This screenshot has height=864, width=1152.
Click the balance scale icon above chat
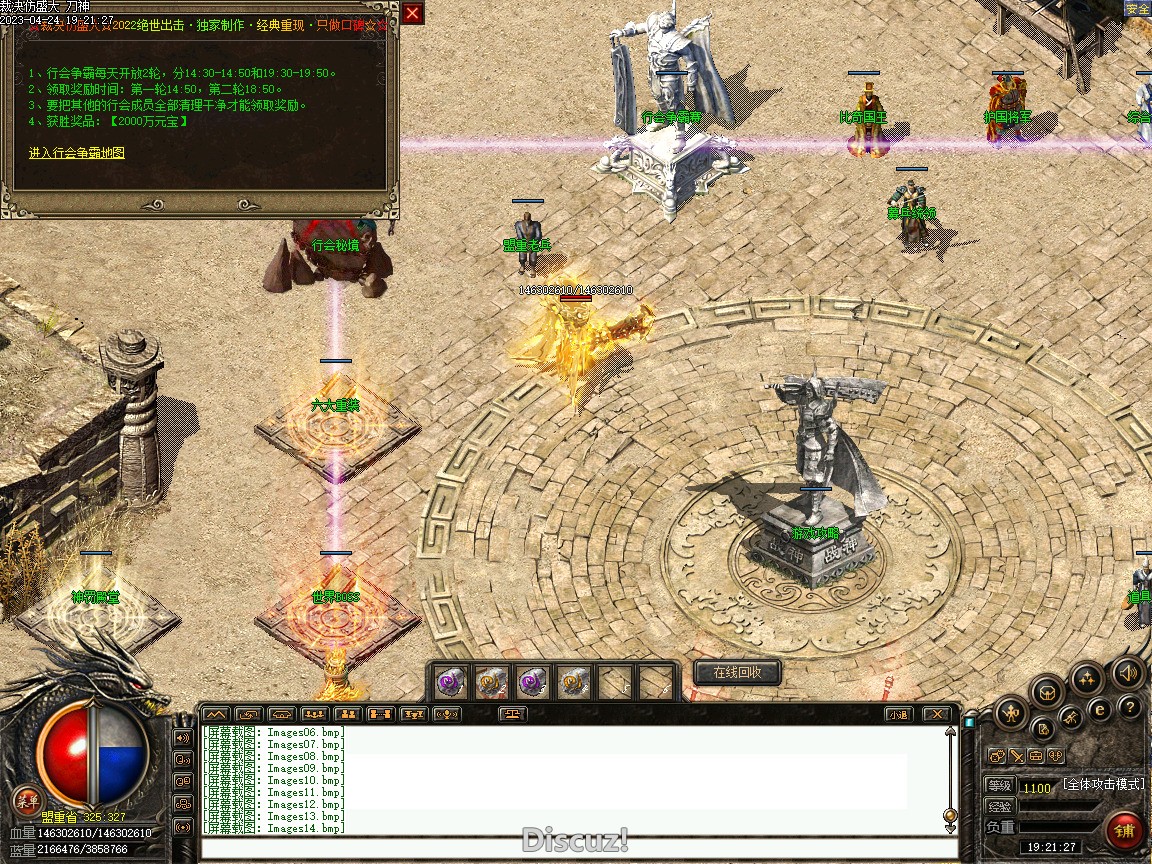[x=514, y=714]
